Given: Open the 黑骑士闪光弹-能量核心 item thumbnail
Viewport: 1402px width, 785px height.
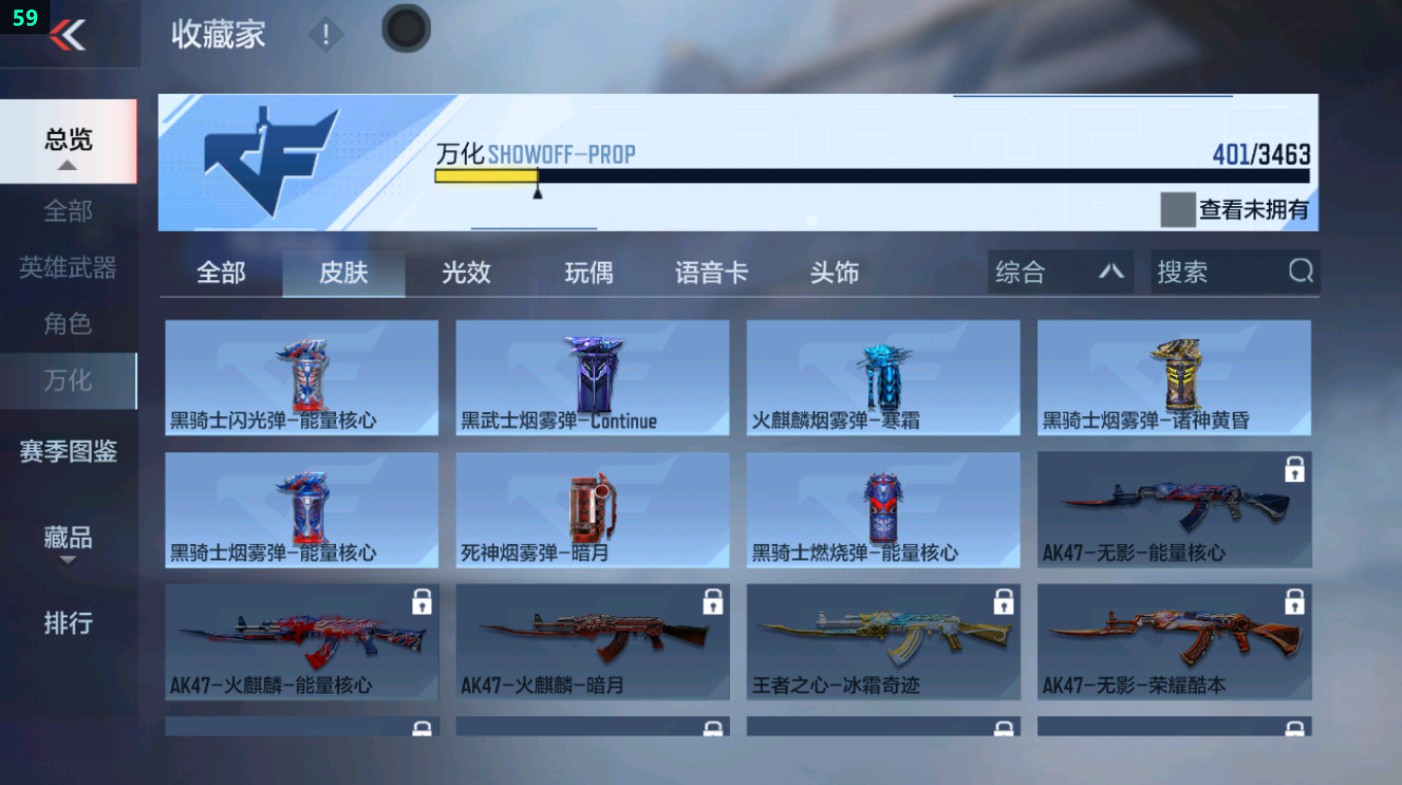Looking at the screenshot, I should [301, 375].
